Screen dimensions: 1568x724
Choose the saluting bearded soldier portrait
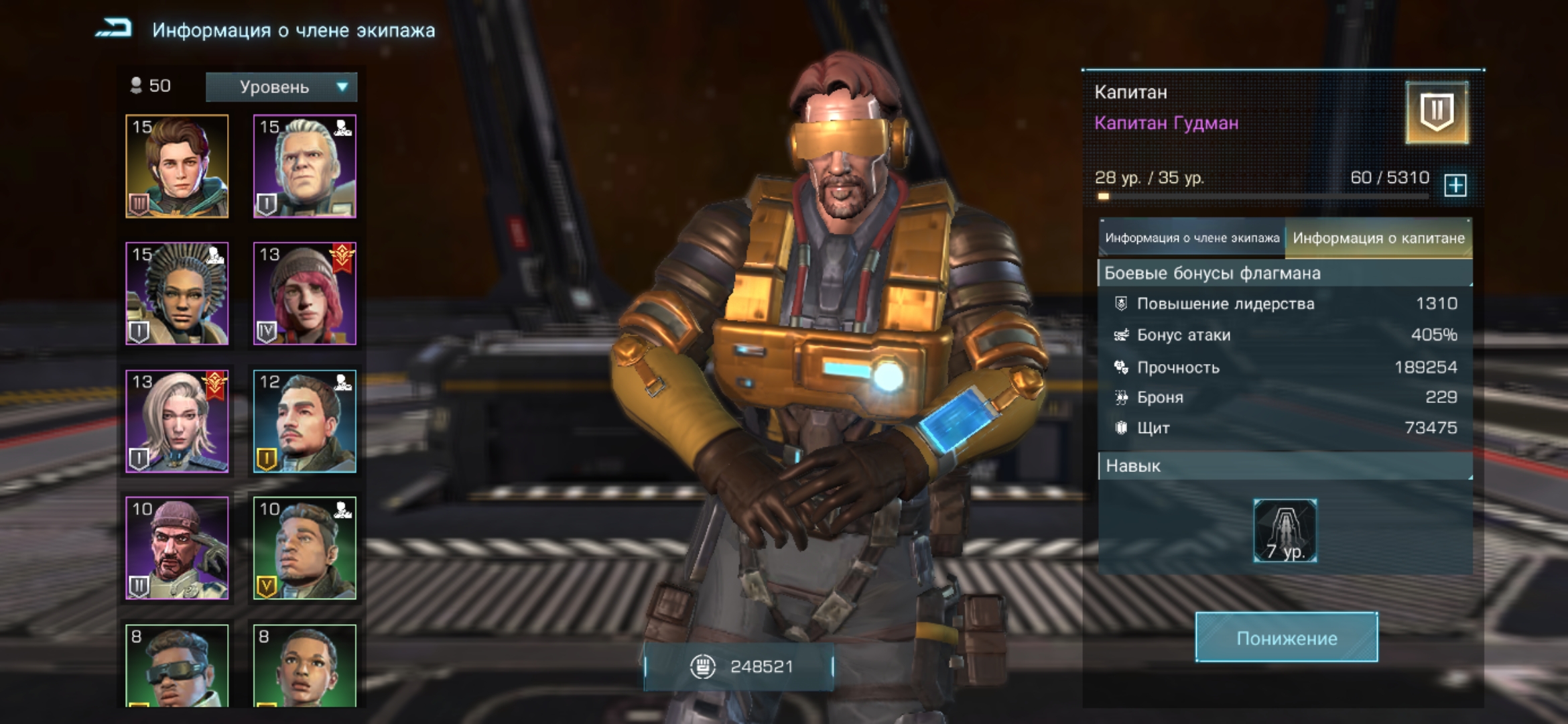click(x=177, y=548)
